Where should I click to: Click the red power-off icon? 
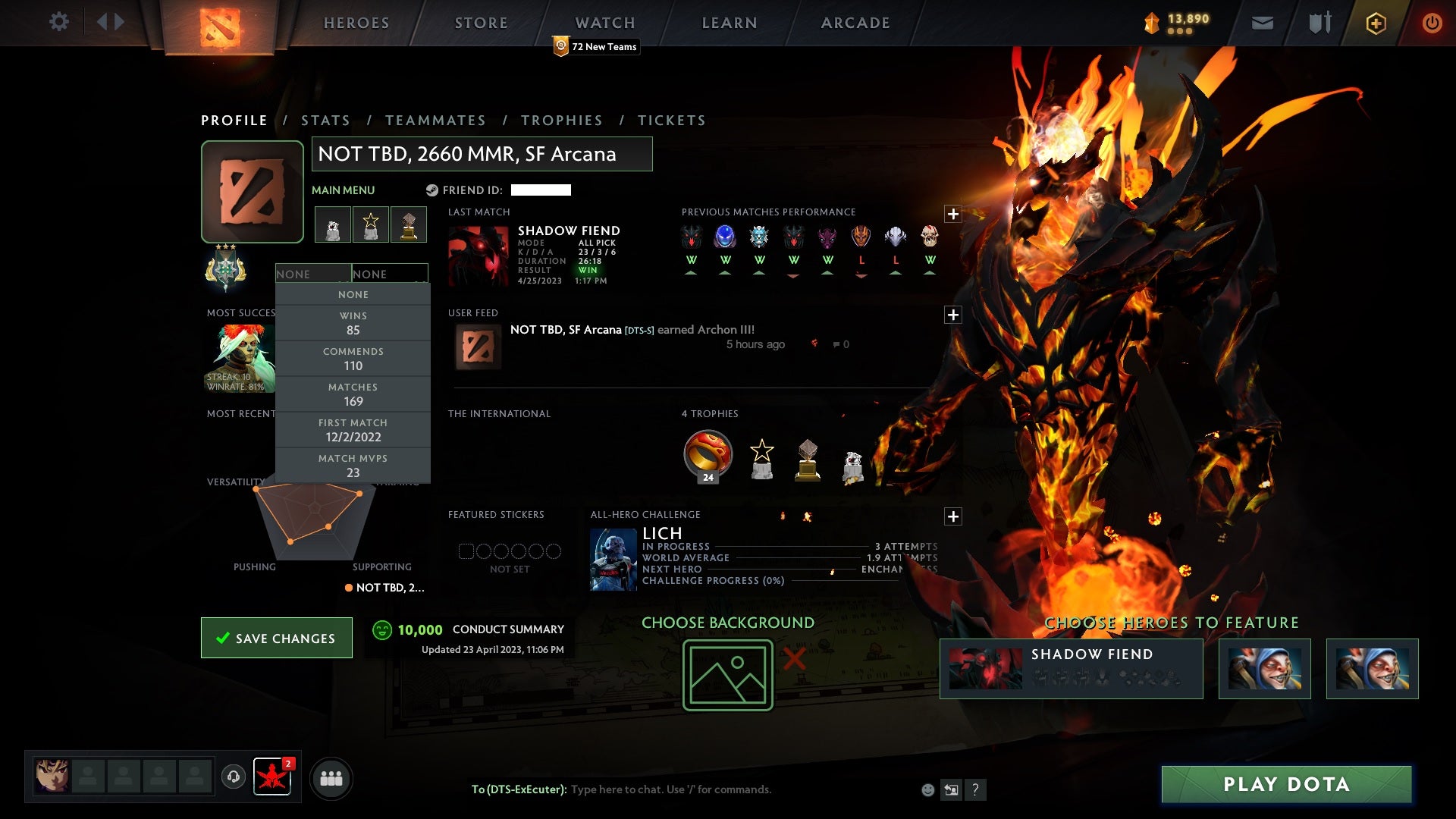click(1432, 23)
